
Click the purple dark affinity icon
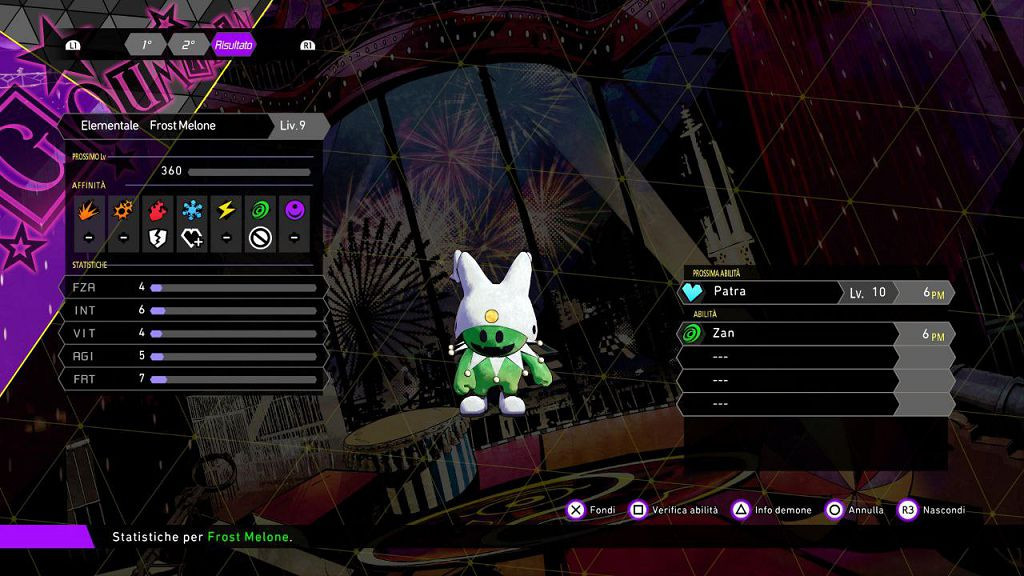[294, 210]
